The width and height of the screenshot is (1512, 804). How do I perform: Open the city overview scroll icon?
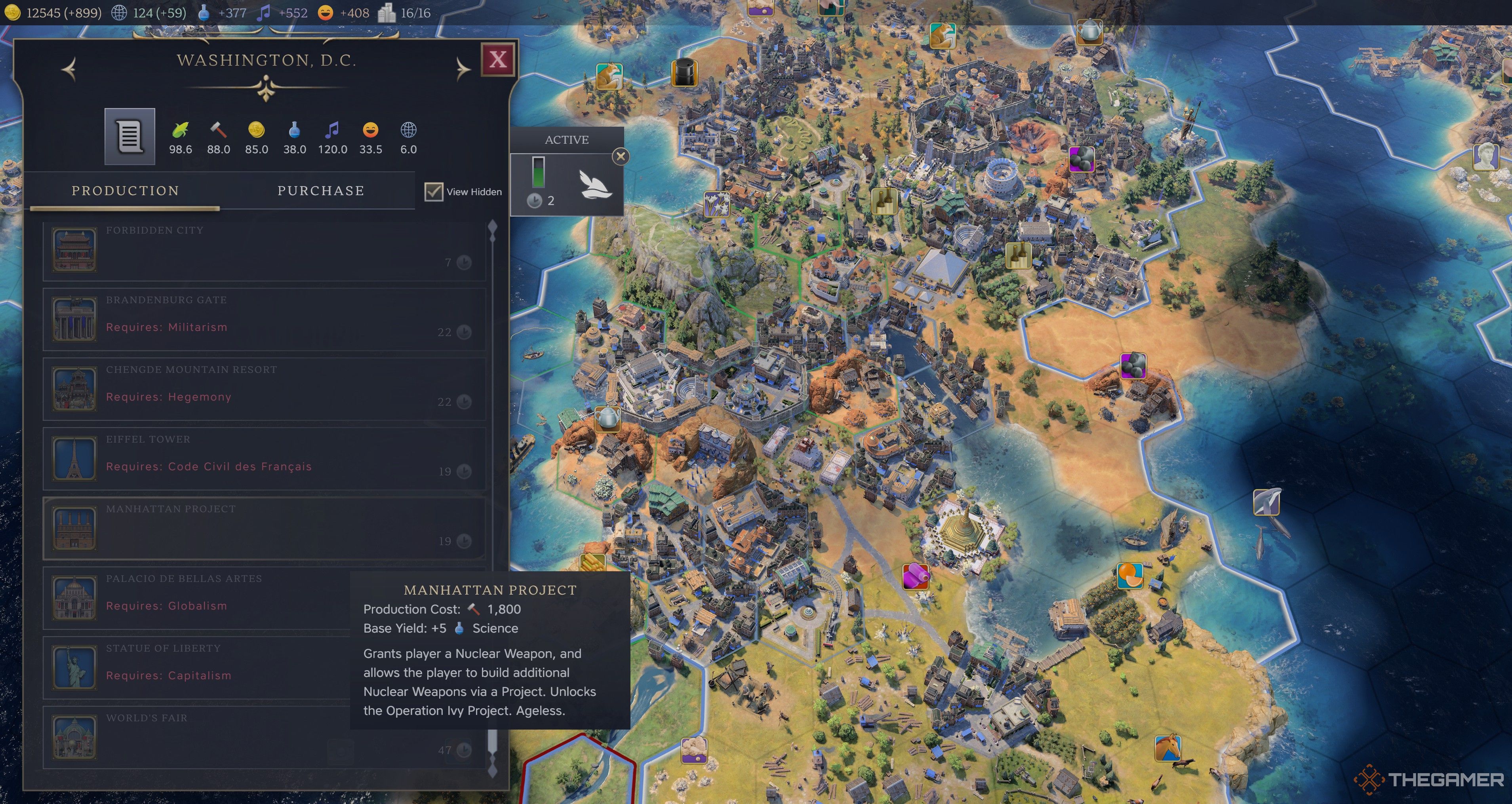point(129,136)
